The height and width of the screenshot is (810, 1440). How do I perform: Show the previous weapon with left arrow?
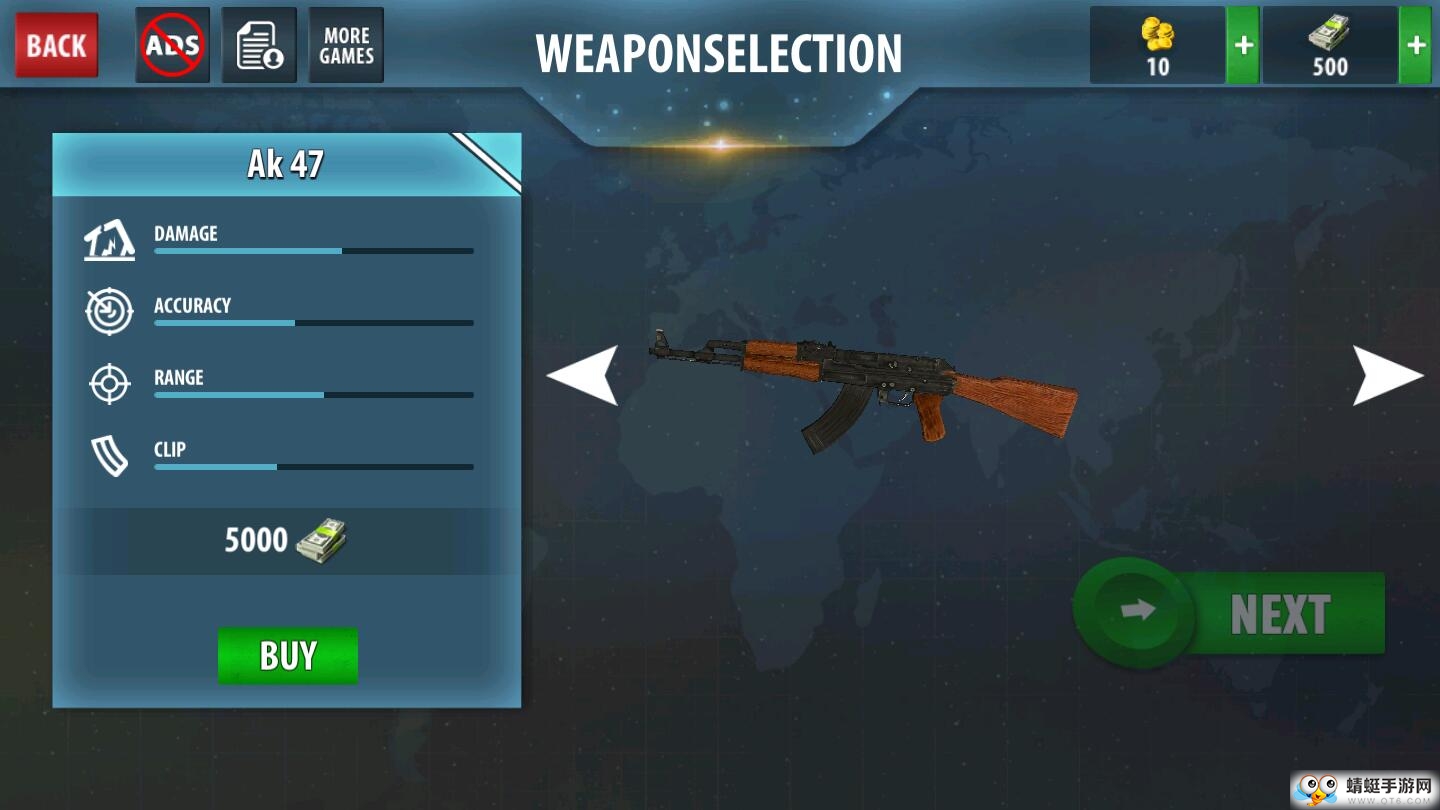click(582, 375)
